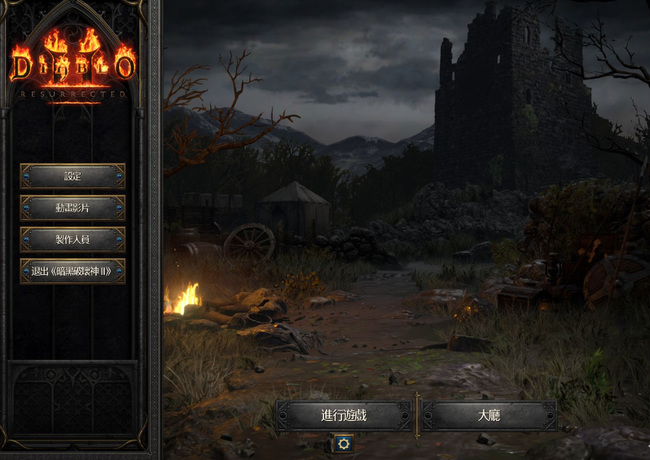This screenshot has height=460, width=650.
Task: Click the gear icon below play button
Action: [344, 443]
